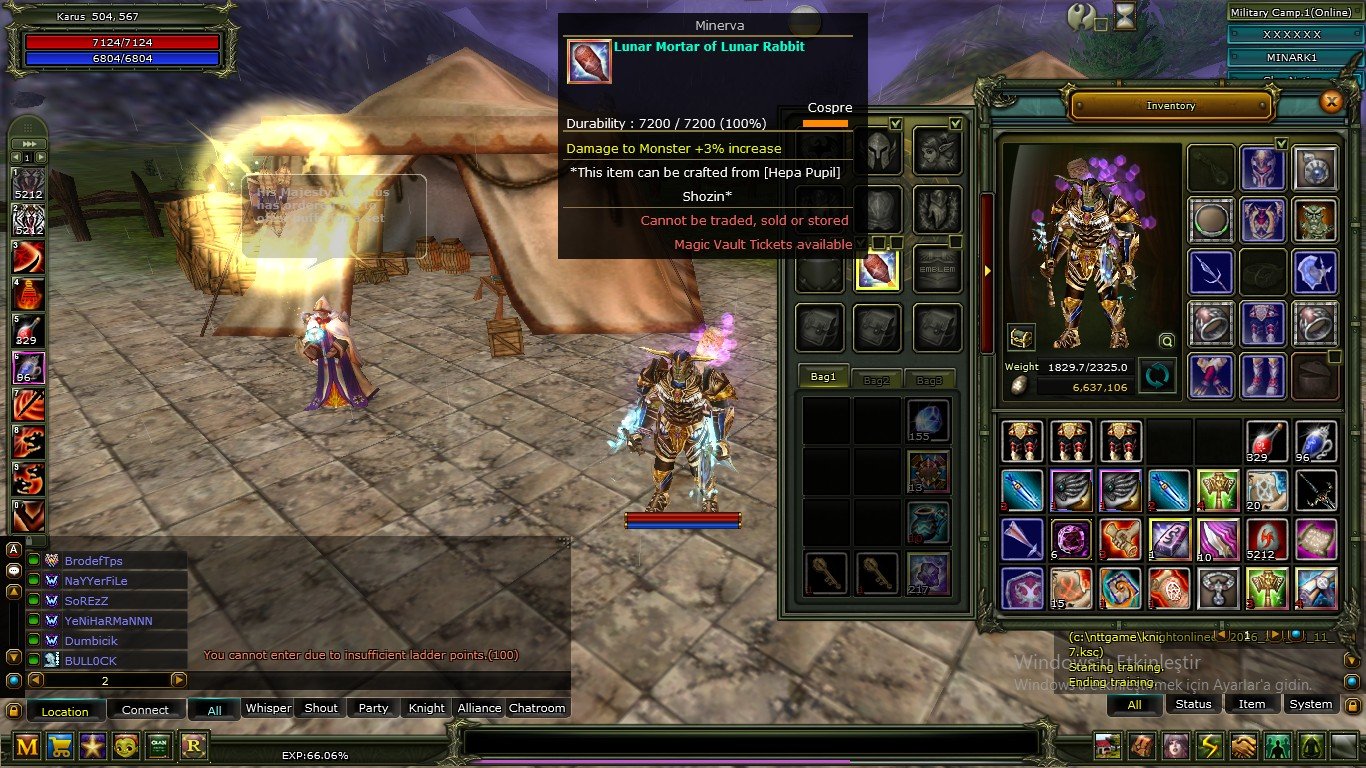1366x768 pixels.
Task: Click the circular swap arrows beside the gold amount
Action: [x=1157, y=375]
